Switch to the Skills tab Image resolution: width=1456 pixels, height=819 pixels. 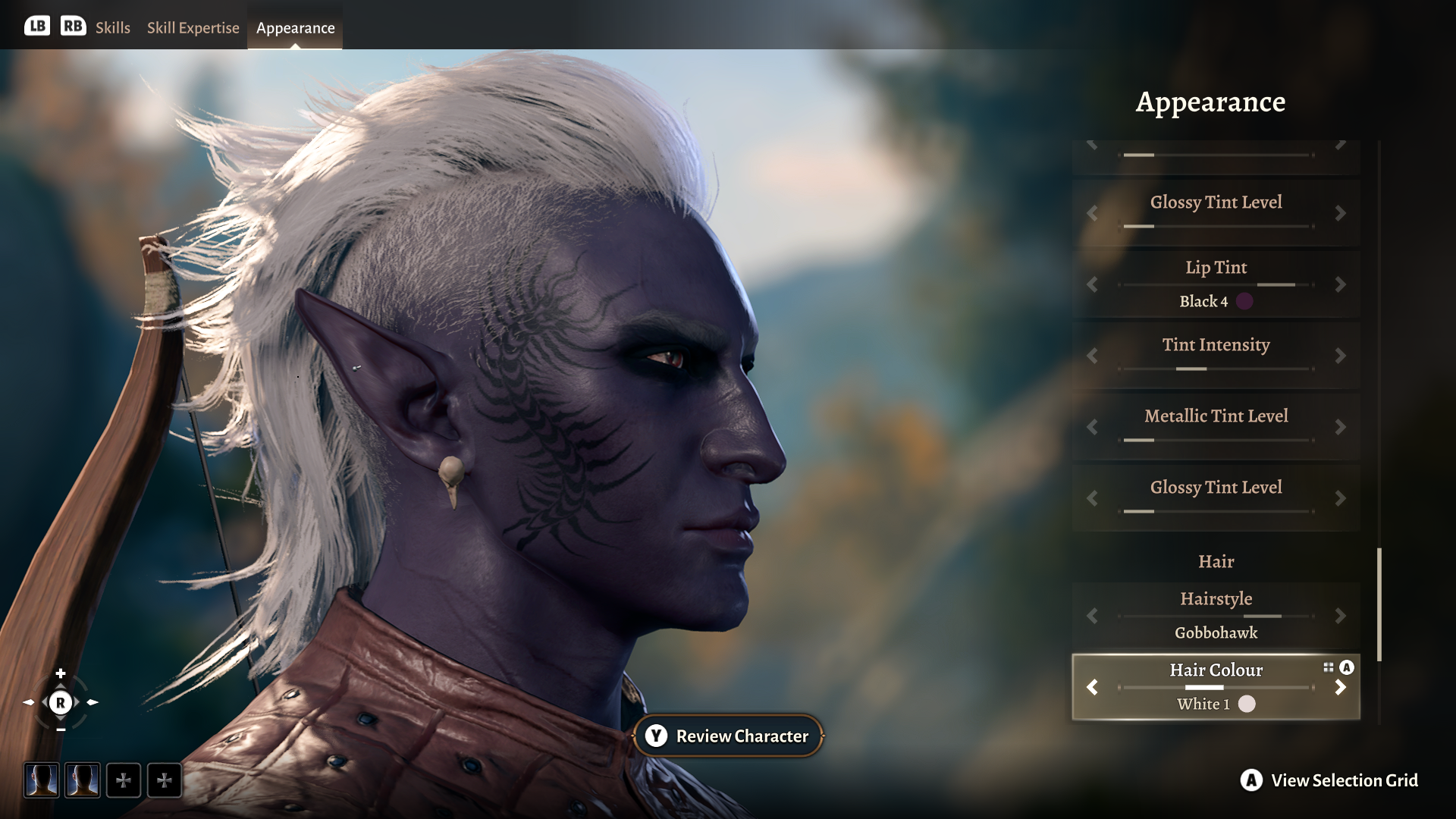(112, 28)
